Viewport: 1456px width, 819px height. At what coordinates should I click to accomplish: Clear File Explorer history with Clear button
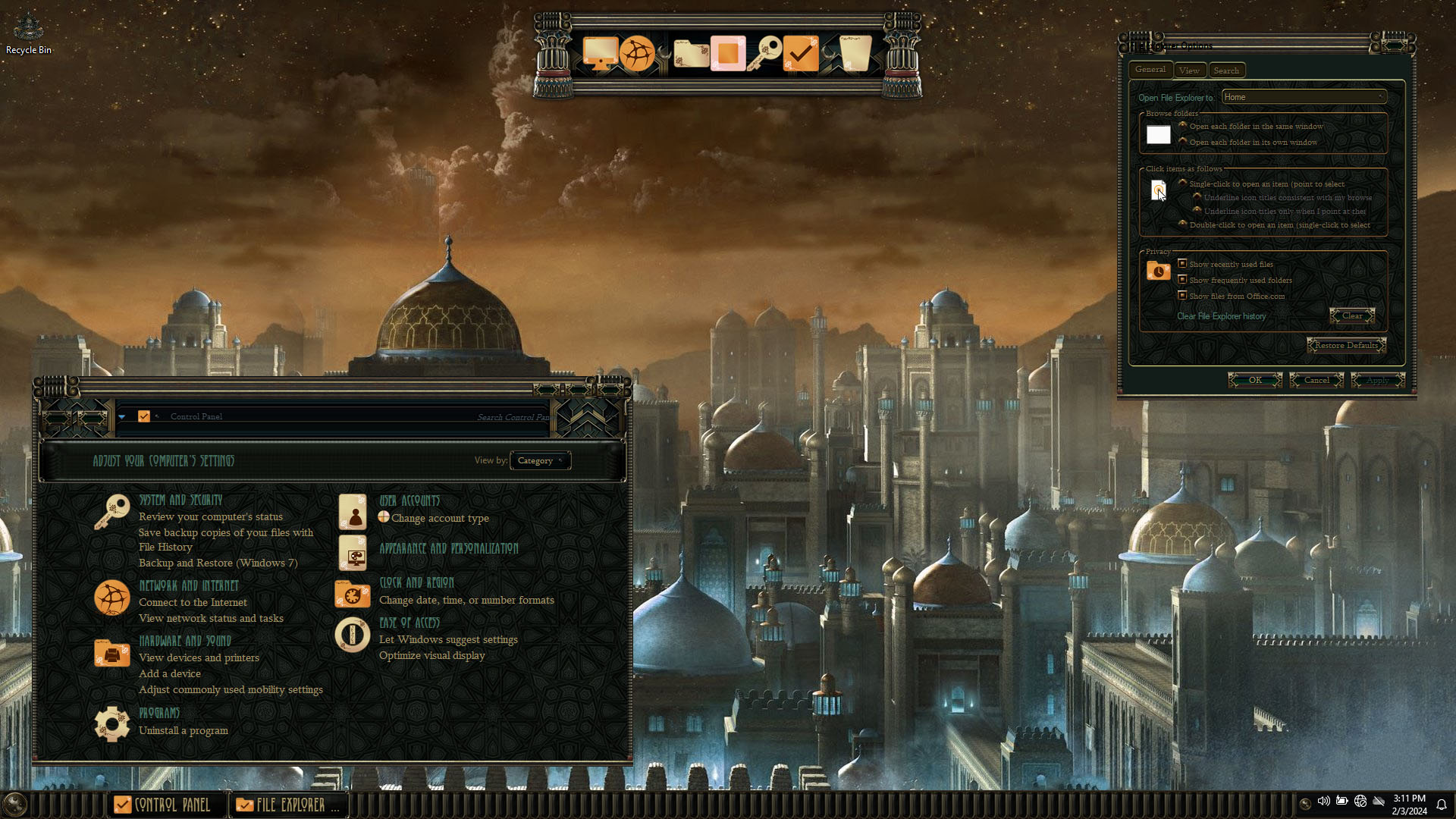pos(1352,315)
